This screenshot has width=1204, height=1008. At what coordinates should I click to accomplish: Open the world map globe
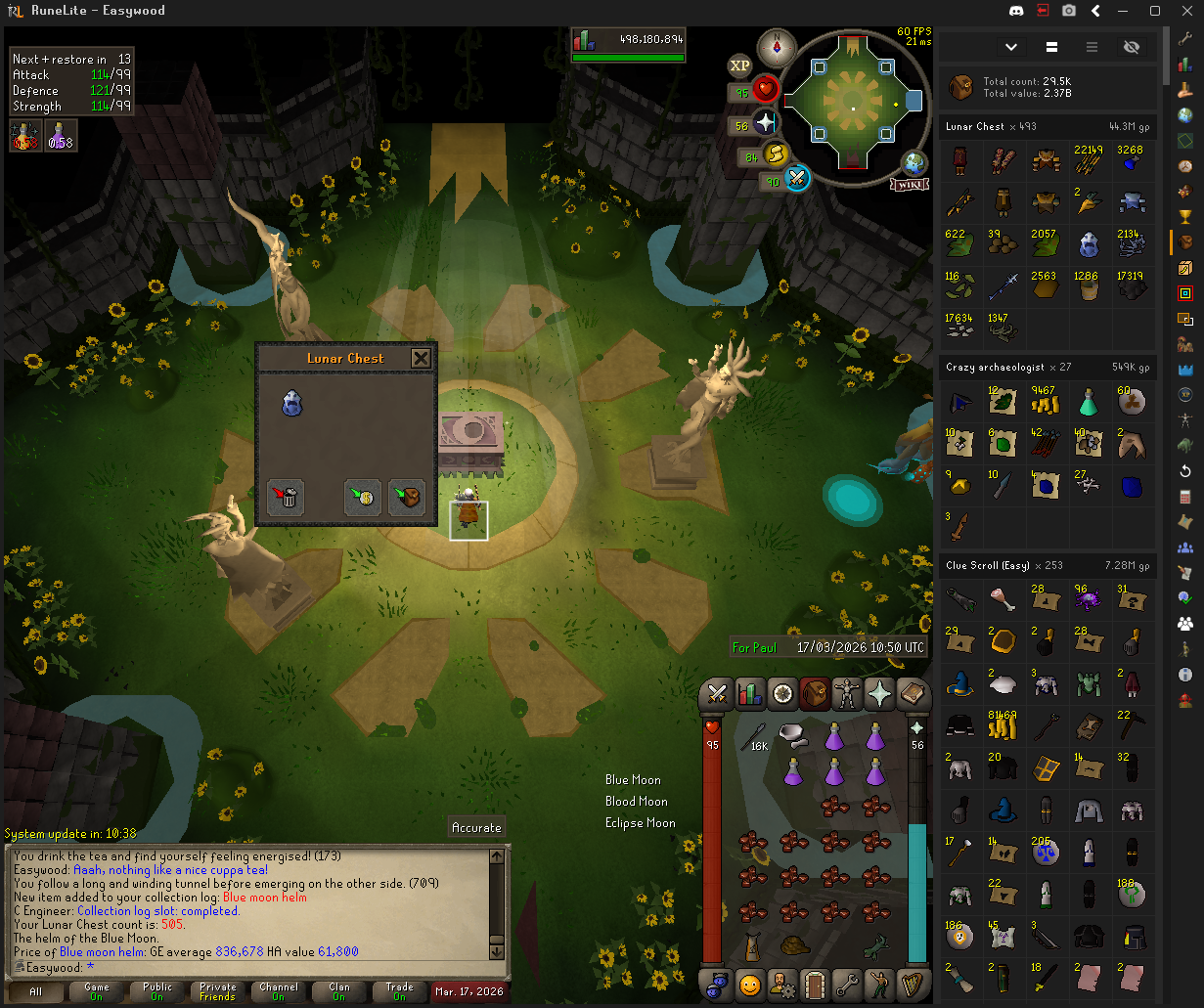(915, 164)
